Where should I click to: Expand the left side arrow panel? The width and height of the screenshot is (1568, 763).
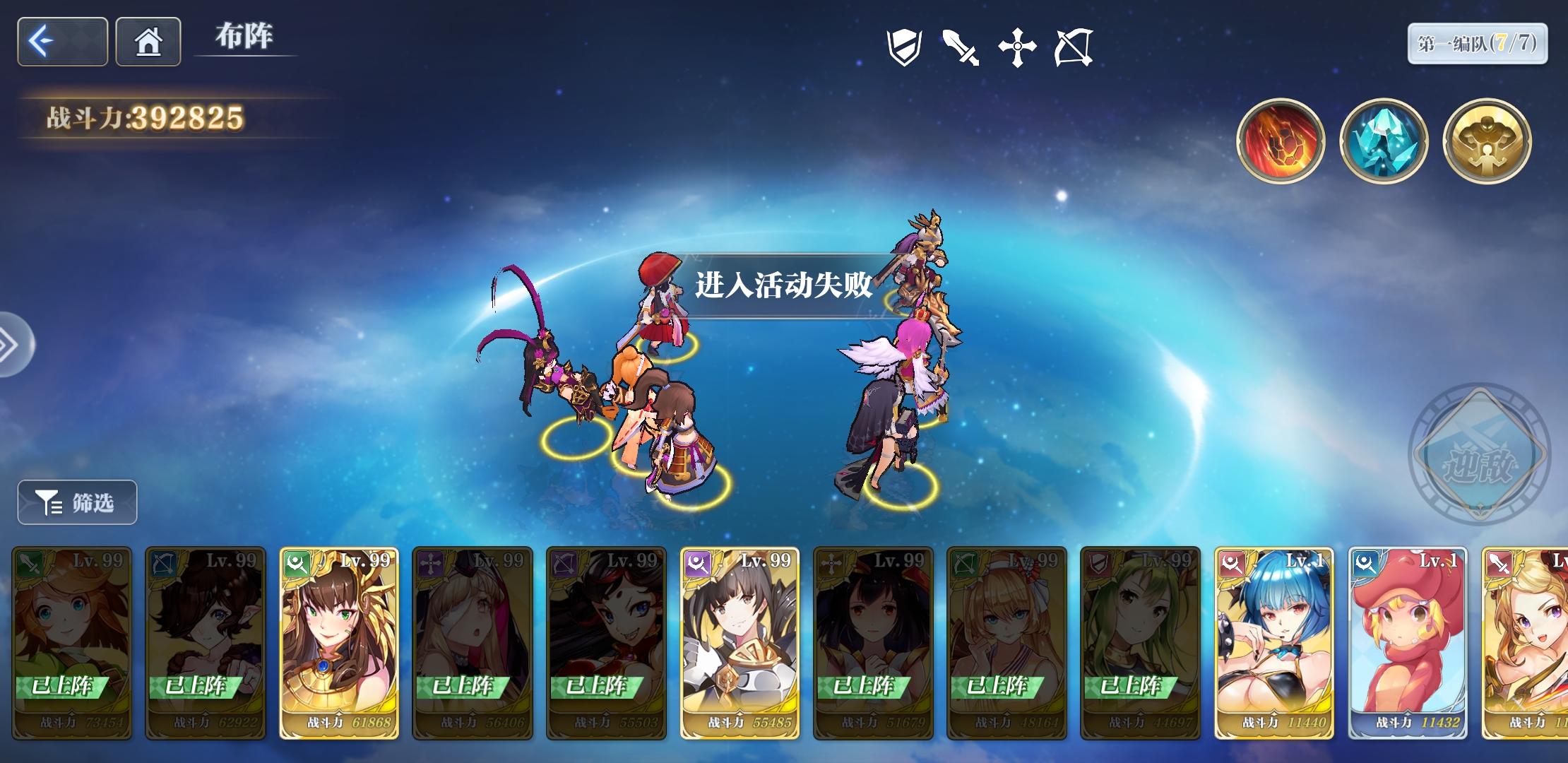click(x=10, y=344)
